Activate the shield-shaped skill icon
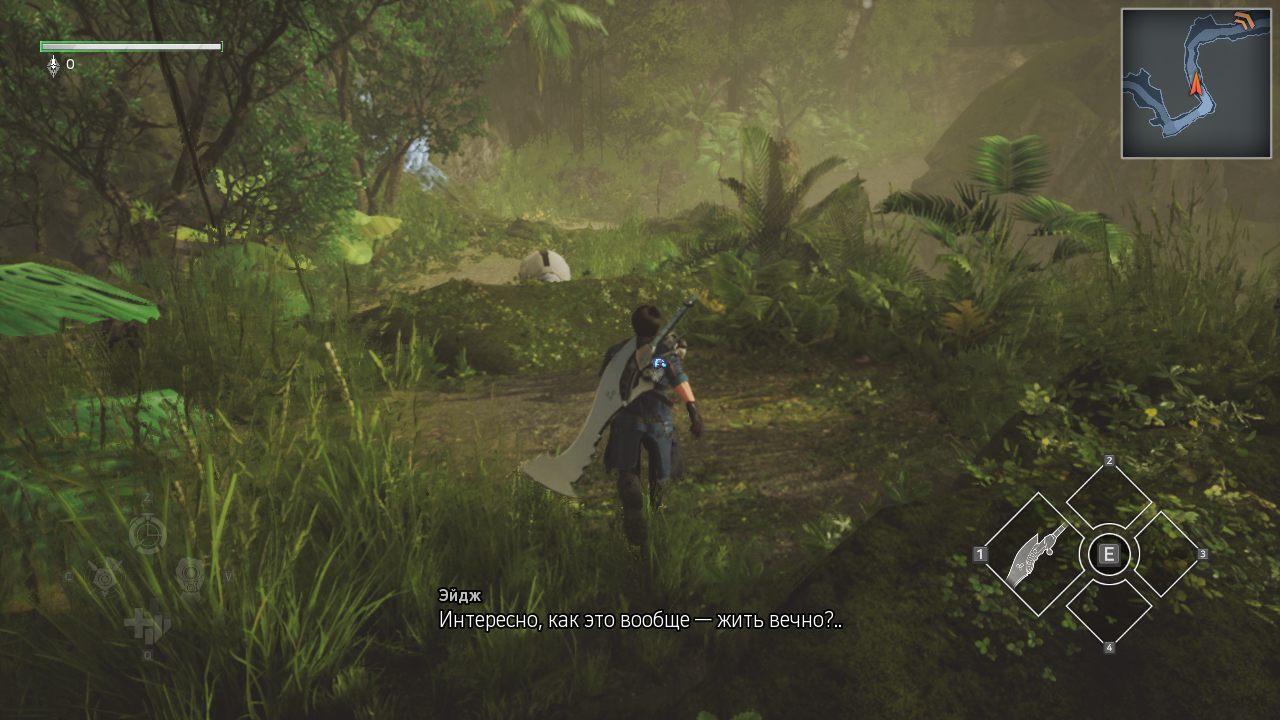 tap(190, 575)
